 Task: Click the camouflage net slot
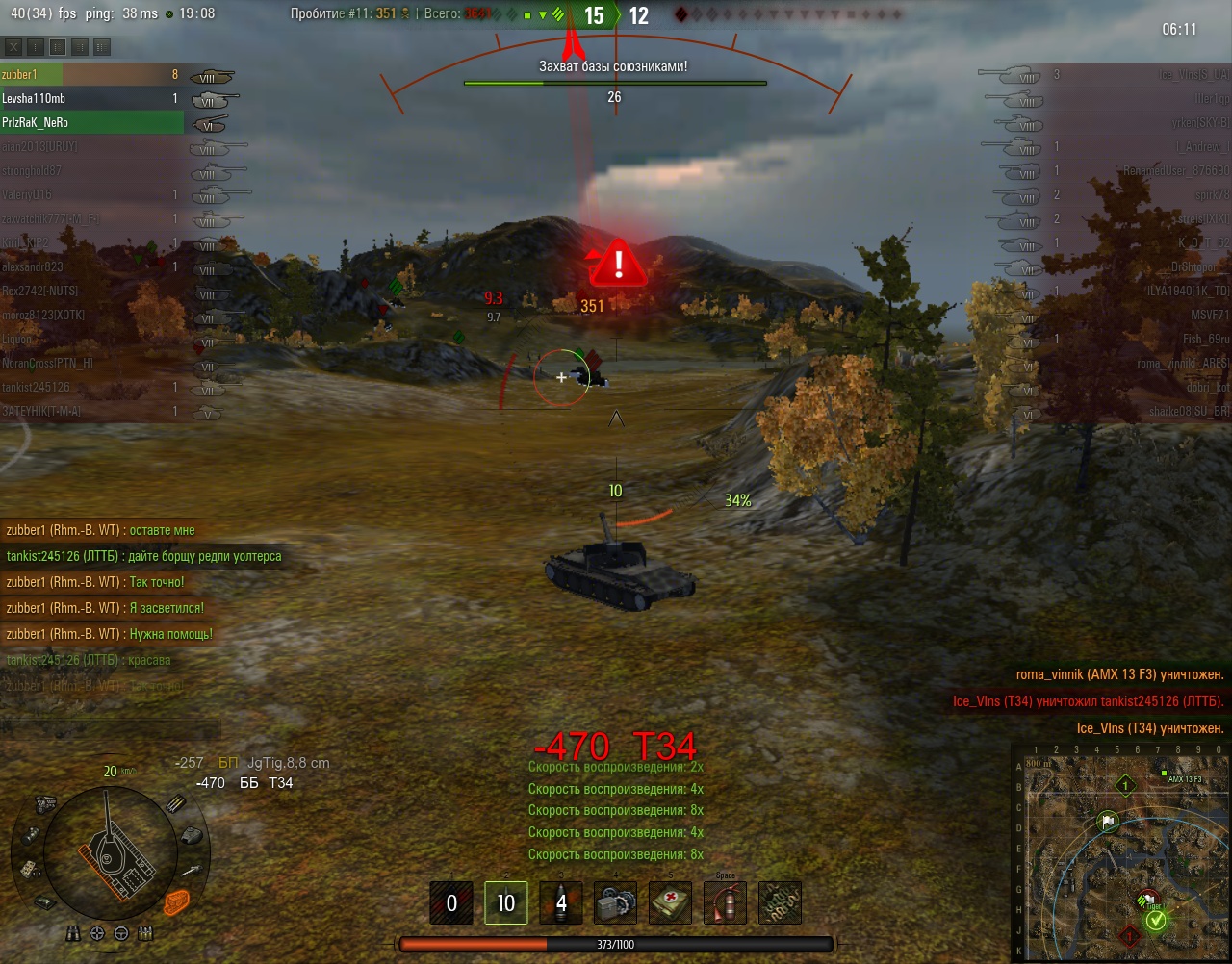click(781, 903)
